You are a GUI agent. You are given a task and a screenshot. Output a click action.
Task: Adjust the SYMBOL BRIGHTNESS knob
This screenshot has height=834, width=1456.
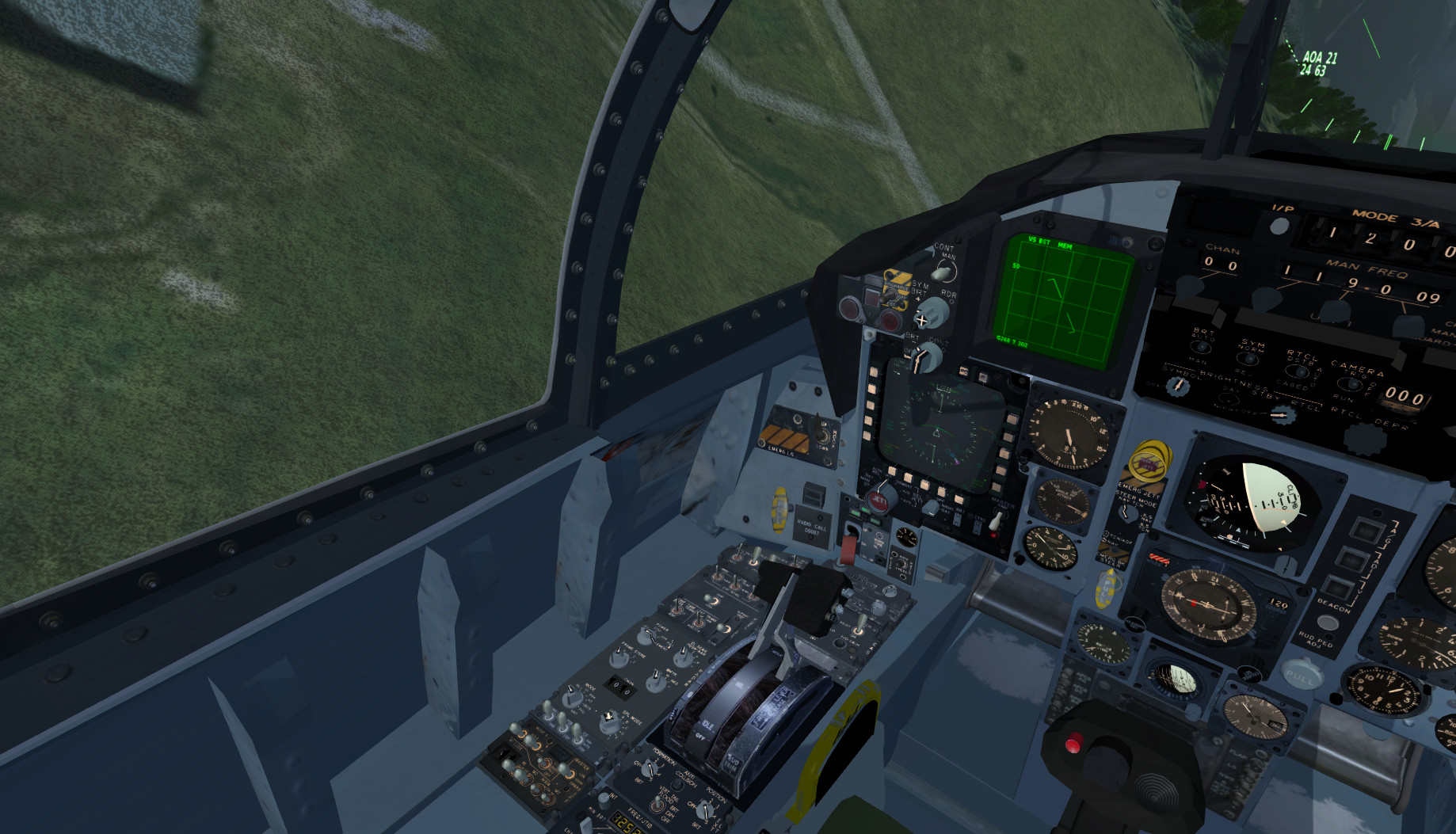pyautogui.click(x=1178, y=385)
